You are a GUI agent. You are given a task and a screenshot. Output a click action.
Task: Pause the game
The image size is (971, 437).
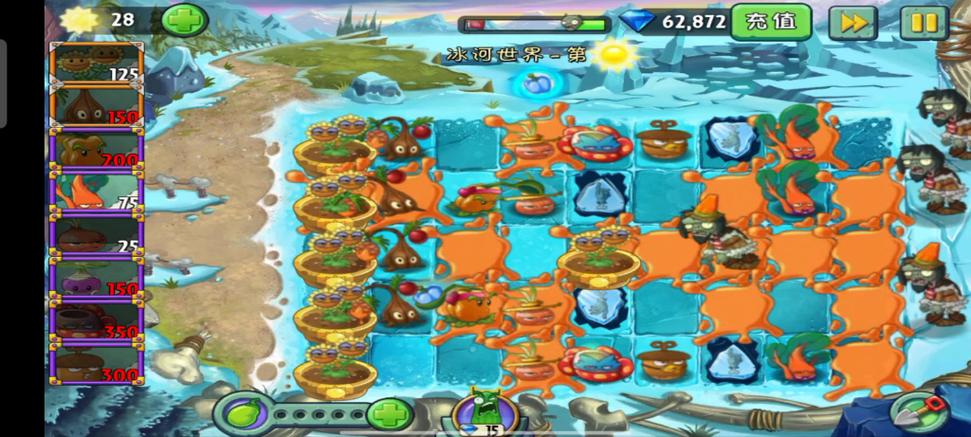click(x=923, y=22)
